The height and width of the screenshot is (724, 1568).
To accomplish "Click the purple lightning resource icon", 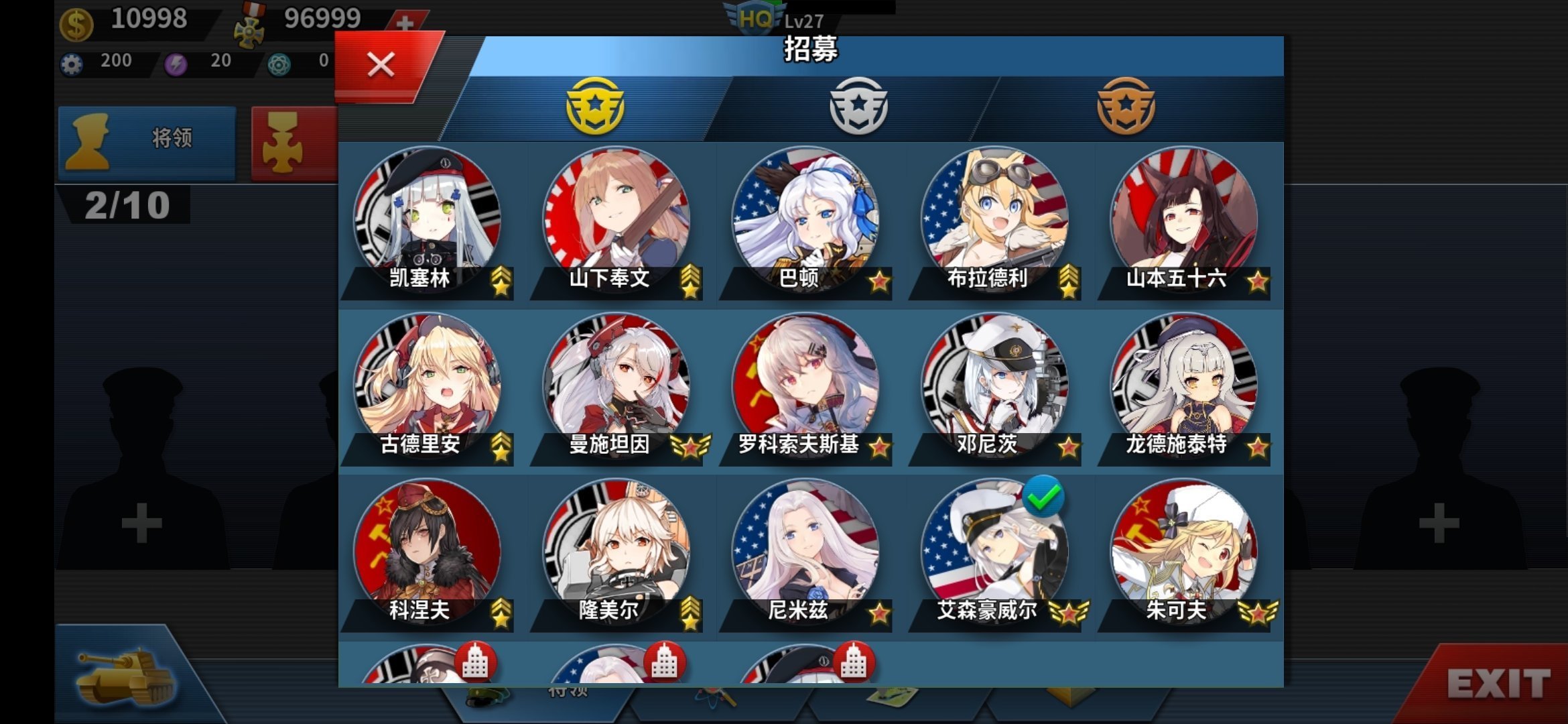I will 174,62.
